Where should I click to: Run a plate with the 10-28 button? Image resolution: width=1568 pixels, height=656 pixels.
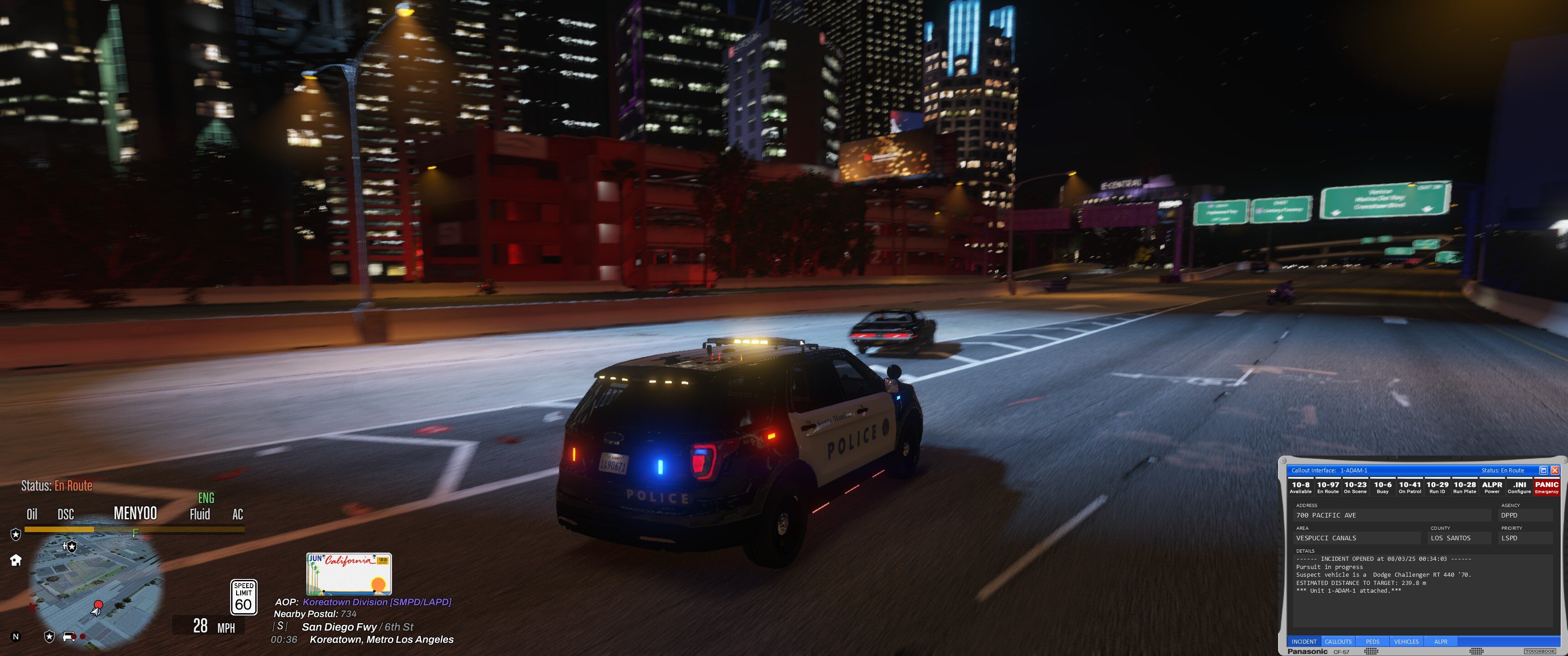pyautogui.click(x=1465, y=487)
